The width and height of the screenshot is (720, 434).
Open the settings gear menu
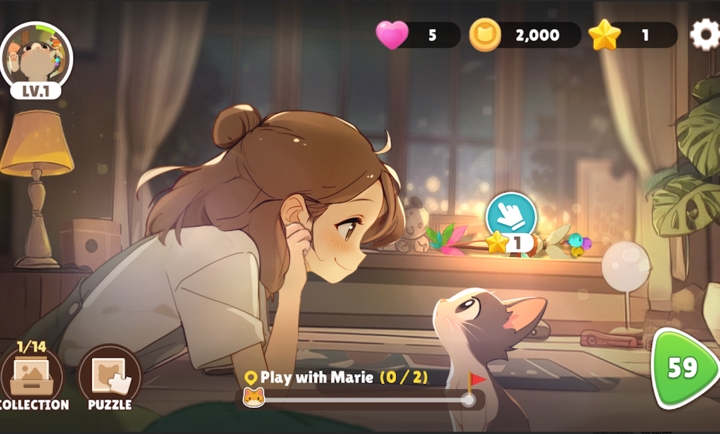(x=704, y=35)
